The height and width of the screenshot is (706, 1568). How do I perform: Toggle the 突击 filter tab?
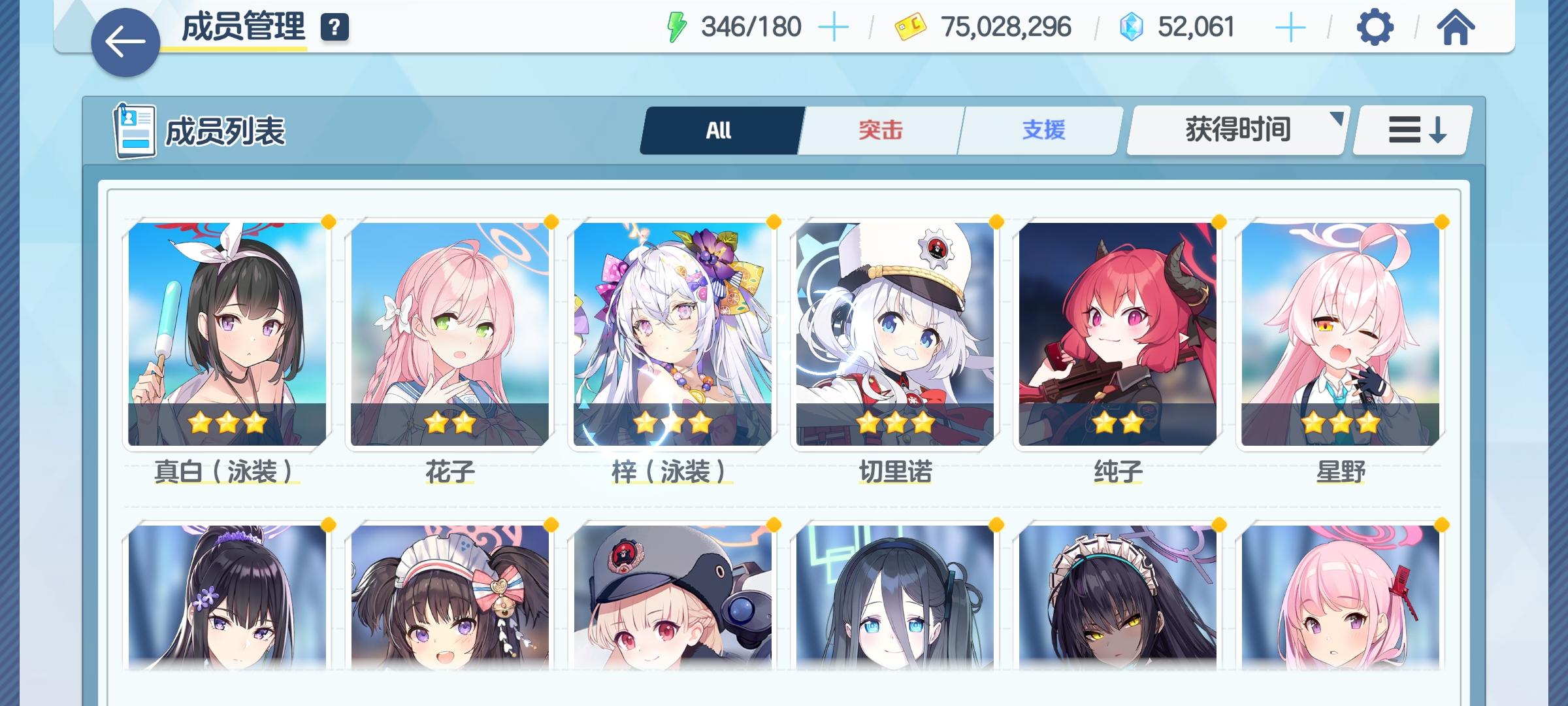[x=879, y=129]
